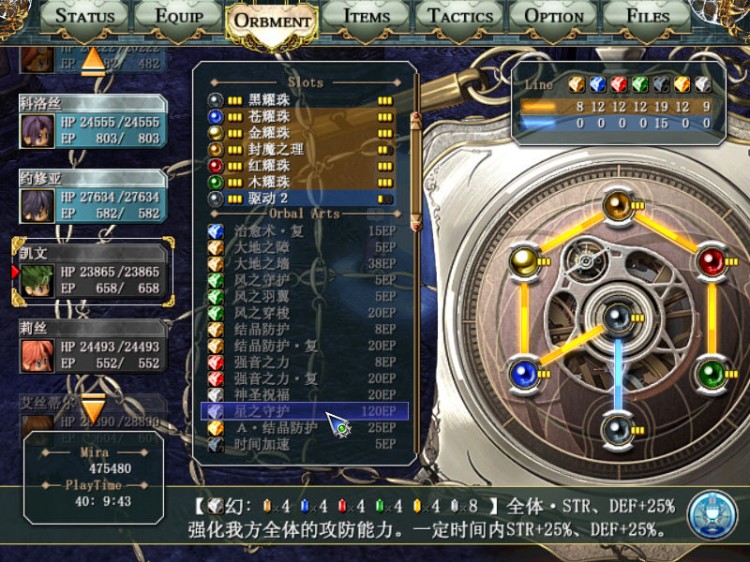Image resolution: width=750 pixels, height=562 pixels.
Task: Choose the 神圣祝福 orbal art
Action: click(300, 394)
